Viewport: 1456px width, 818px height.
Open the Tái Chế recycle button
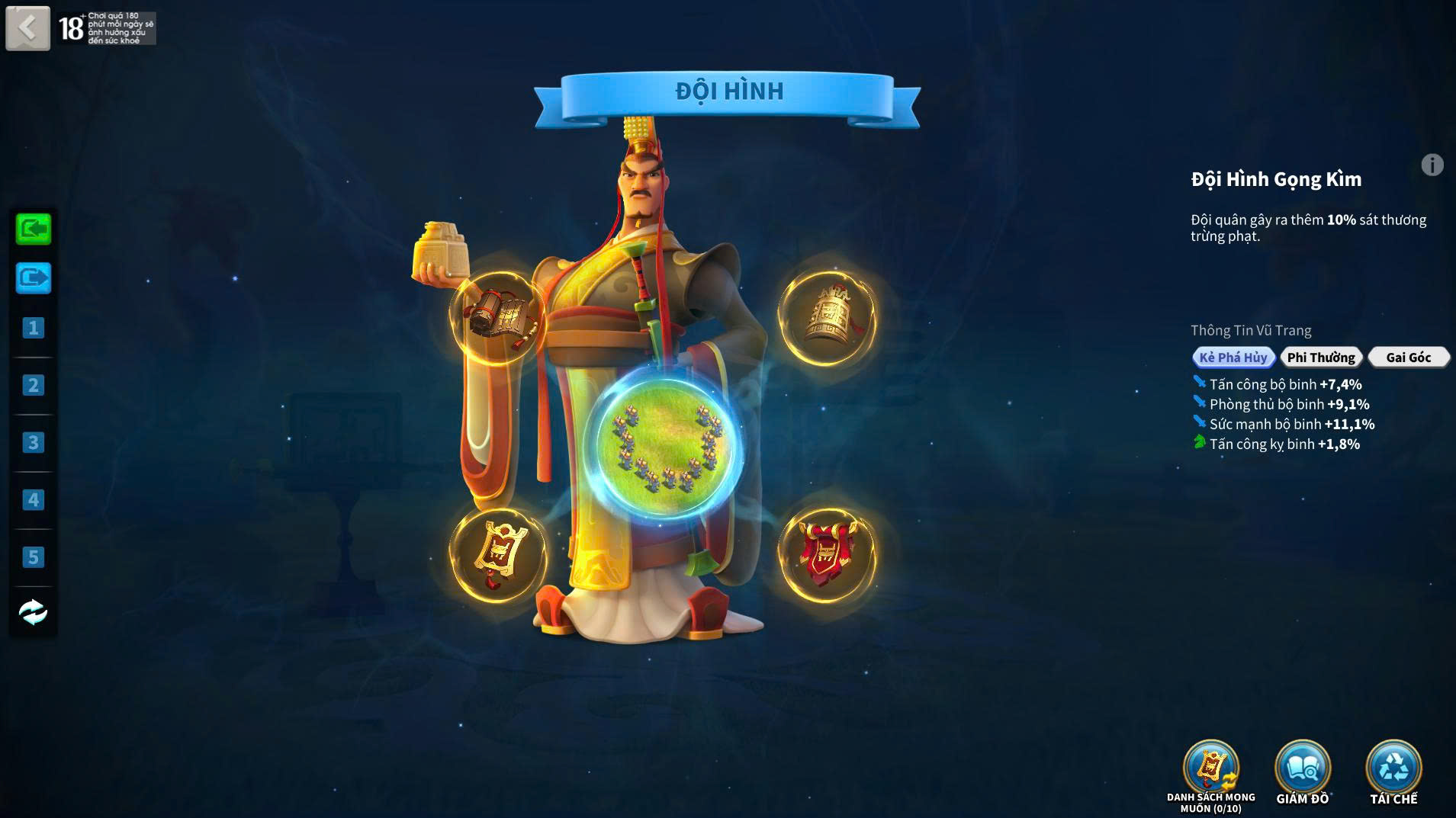click(1393, 770)
